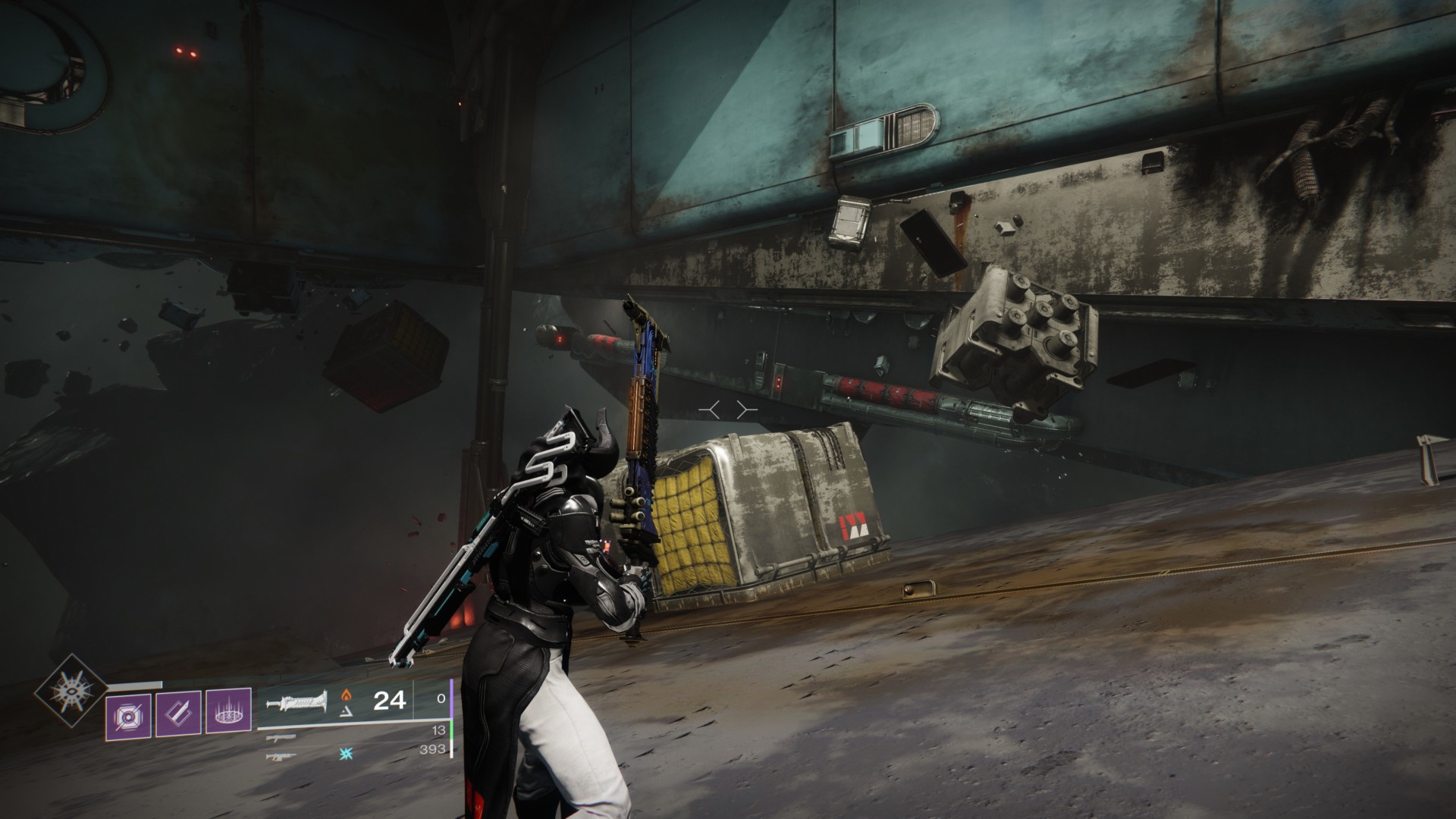Select the purple grenade ability icon
The height and width of the screenshot is (819, 1456).
(129, 714)
